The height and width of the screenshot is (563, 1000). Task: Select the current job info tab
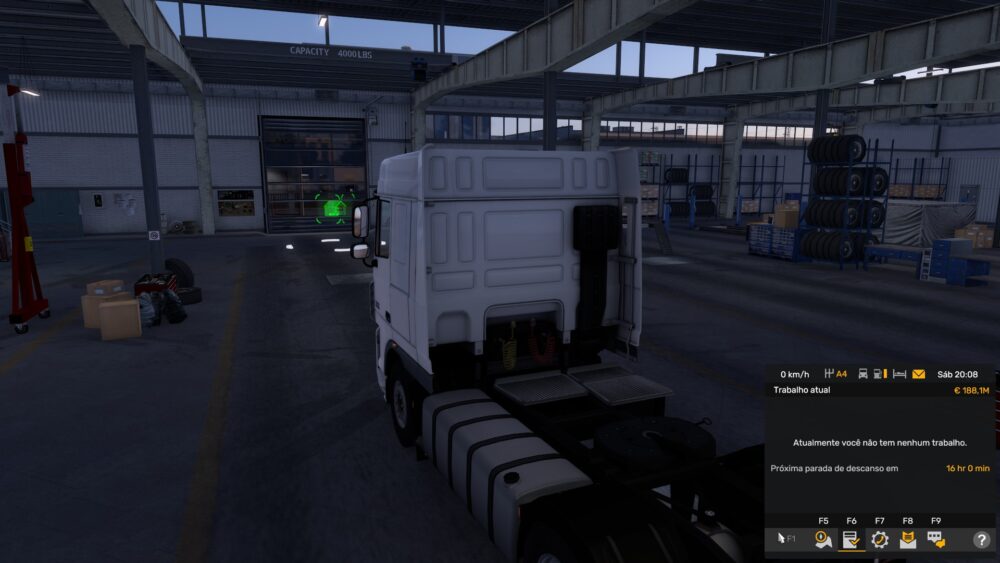click(x=851, y=539)
